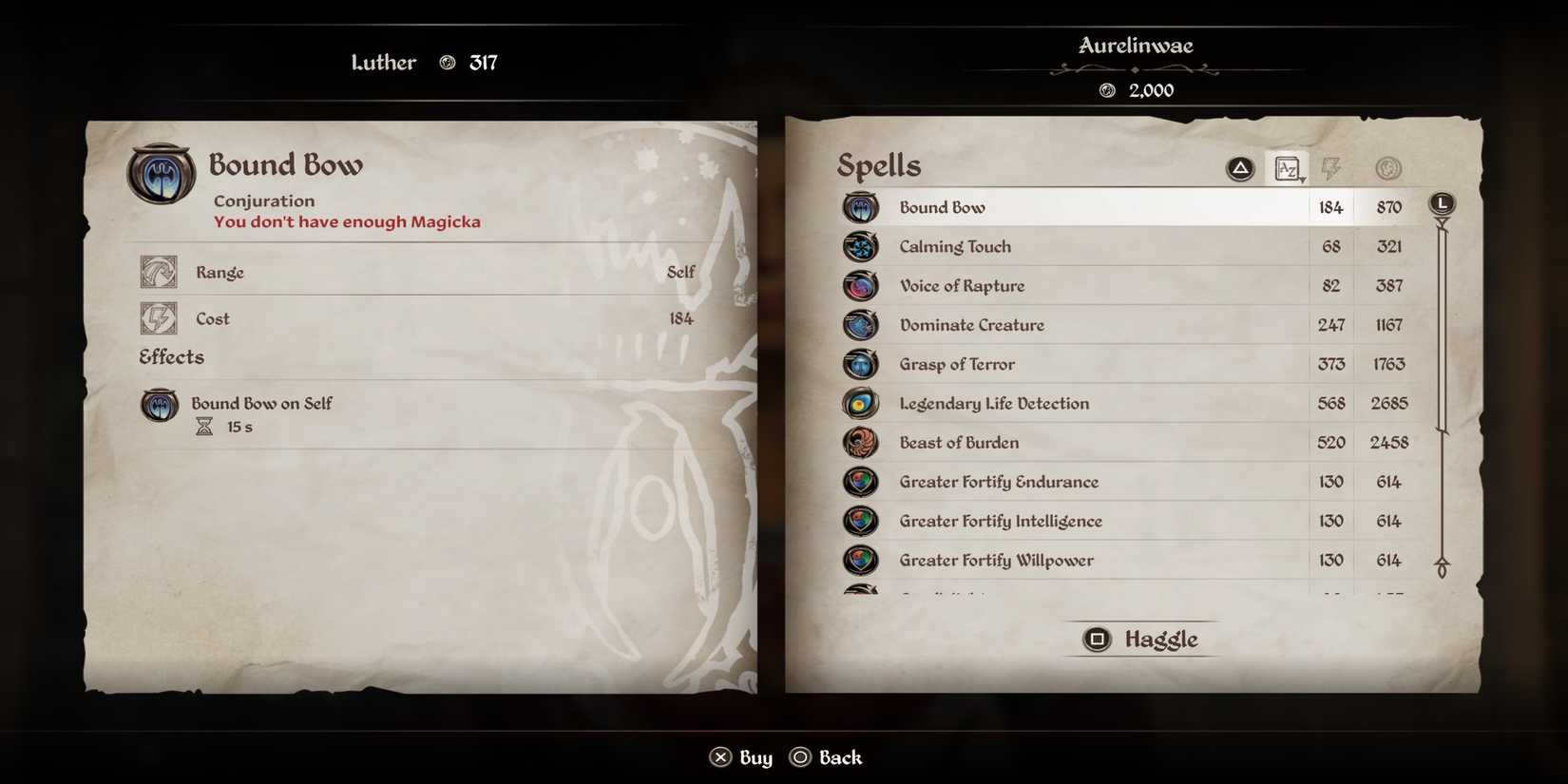Click the Legendary Life Detection eye icon

click(x=861, y=403)
